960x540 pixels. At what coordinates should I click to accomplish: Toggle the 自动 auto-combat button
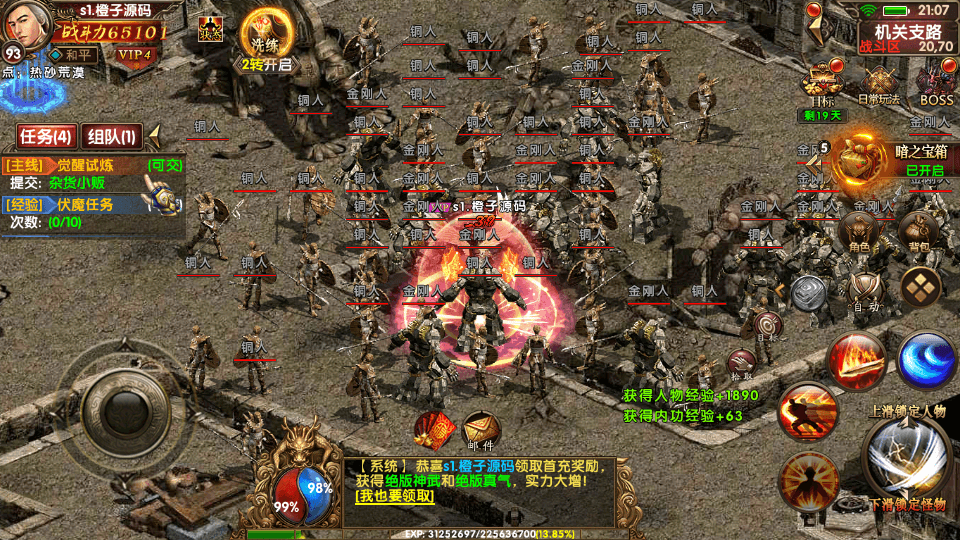(x=866, y=293)
